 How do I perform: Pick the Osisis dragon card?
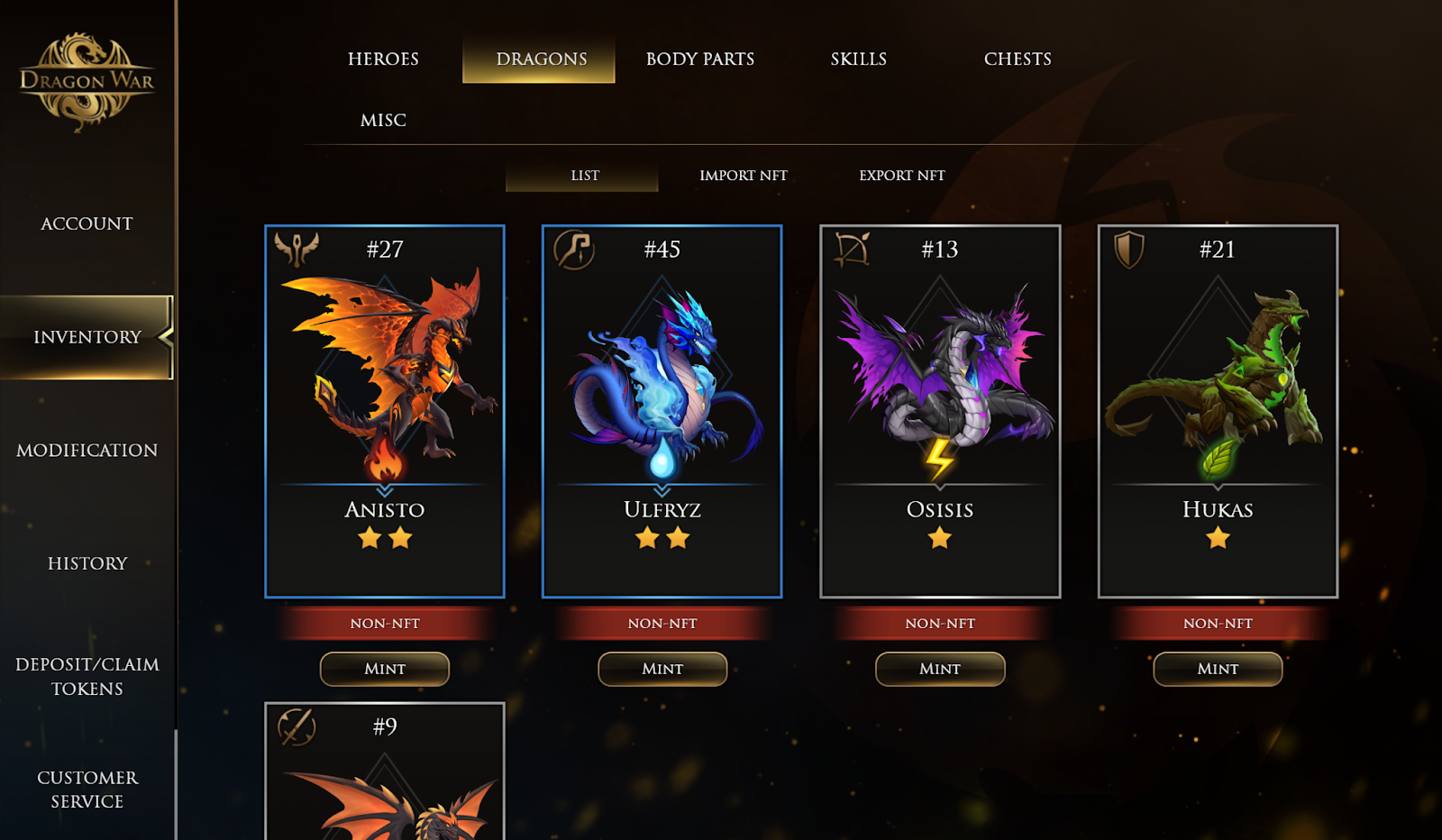(940, 411)
